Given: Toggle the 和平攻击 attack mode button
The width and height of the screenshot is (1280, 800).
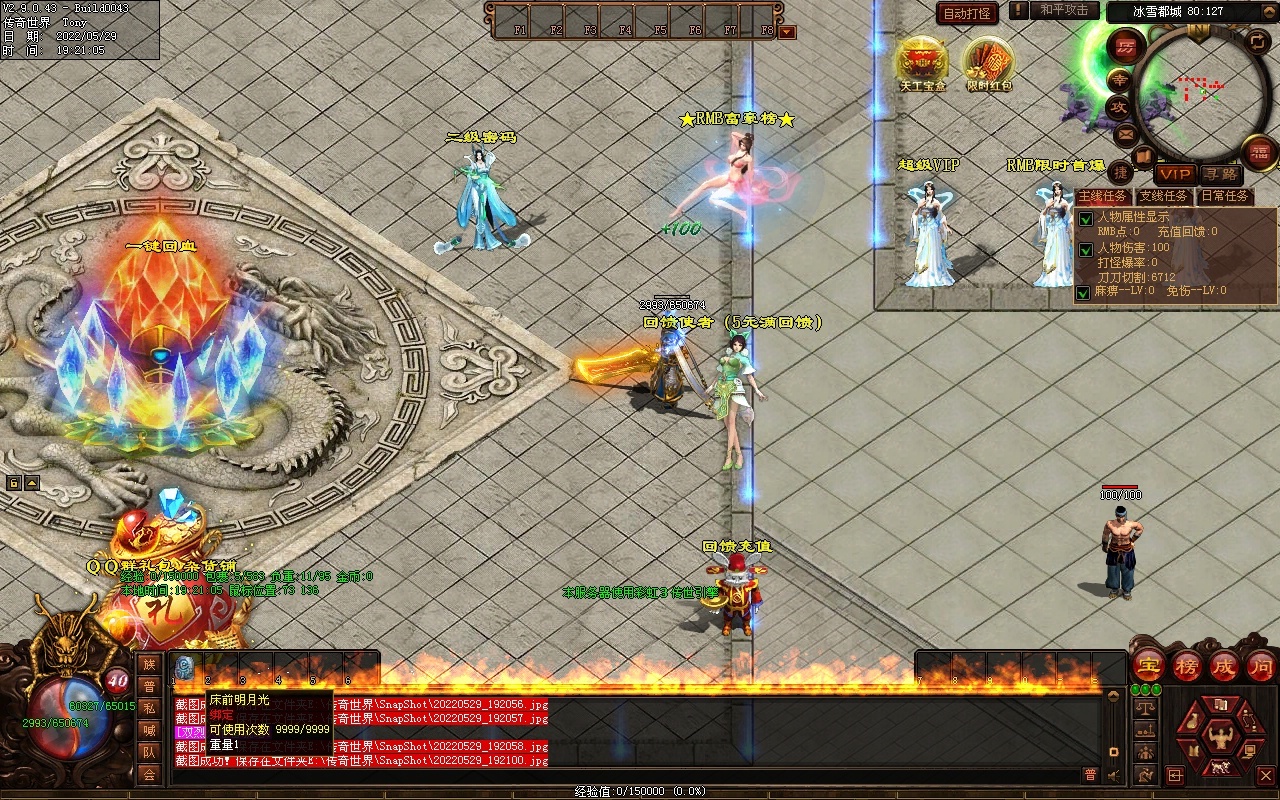Looking at the screenshot, I should [1063, 11].
